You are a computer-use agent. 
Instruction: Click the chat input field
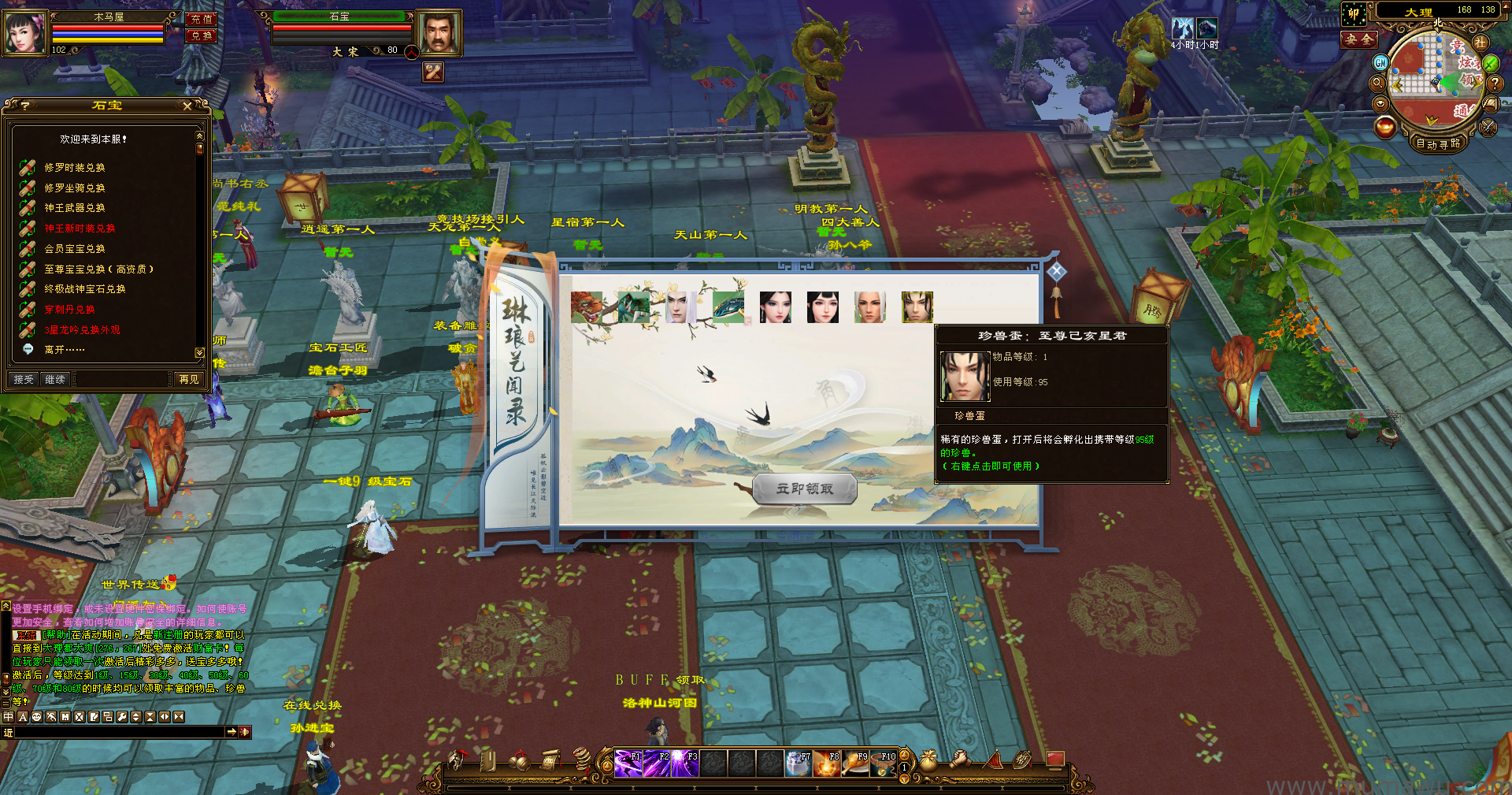click(x=118, y=733)
